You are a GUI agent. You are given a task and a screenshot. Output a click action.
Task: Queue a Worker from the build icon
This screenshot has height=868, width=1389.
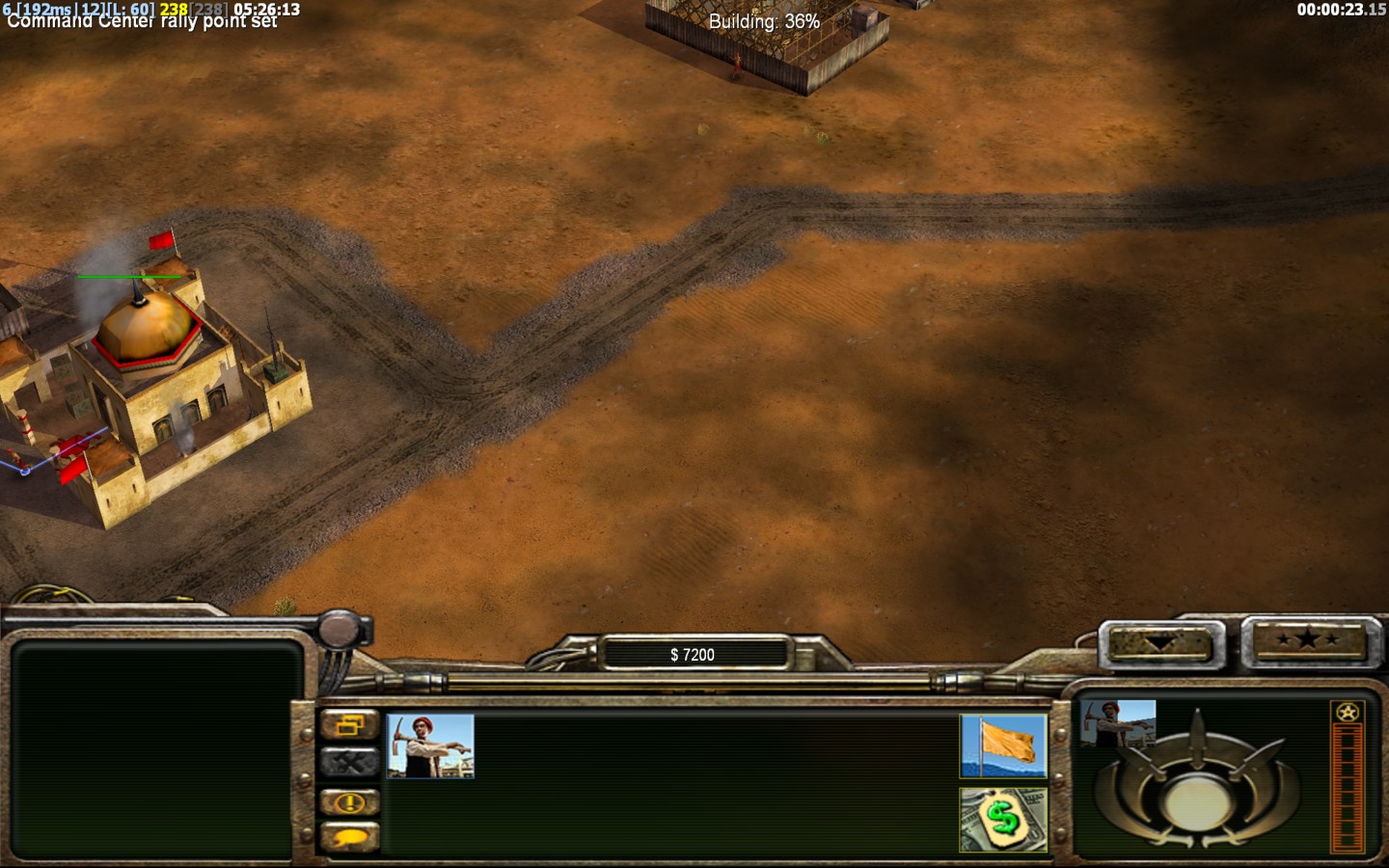[430, 746]
